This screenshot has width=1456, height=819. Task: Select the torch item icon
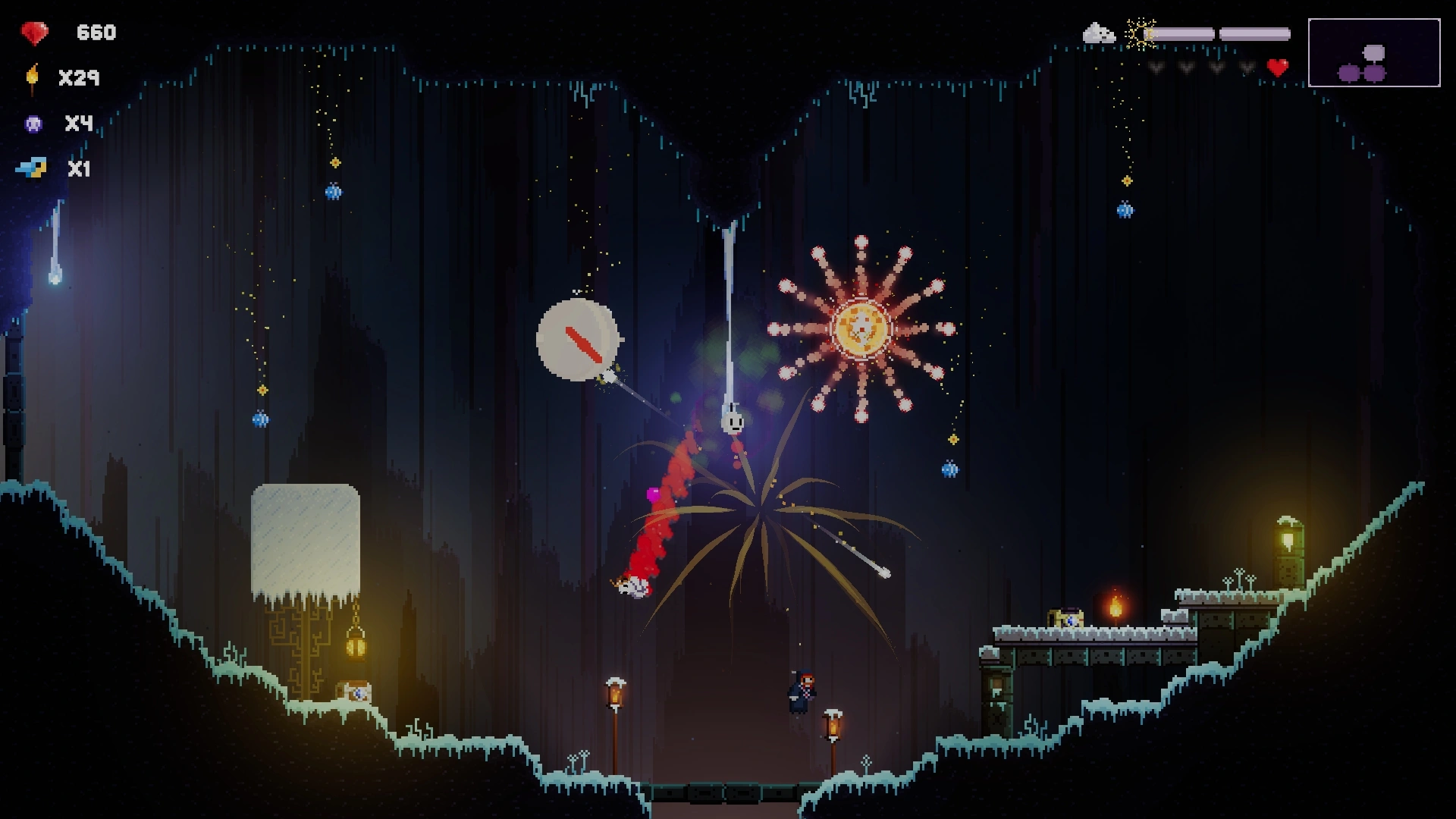tap(33, 78)
